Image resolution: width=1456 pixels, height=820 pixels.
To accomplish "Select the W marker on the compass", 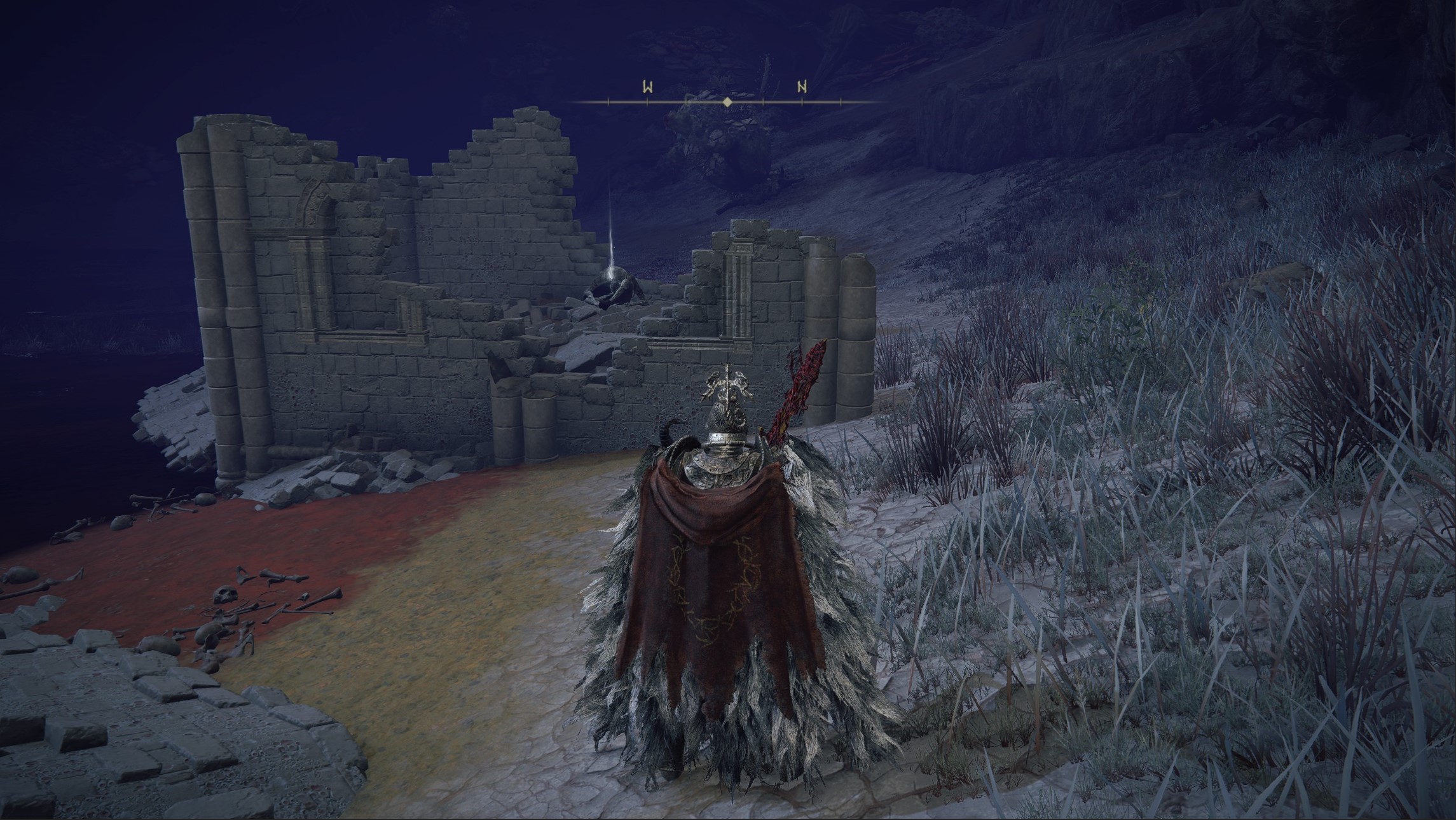I will pos(647,88).
